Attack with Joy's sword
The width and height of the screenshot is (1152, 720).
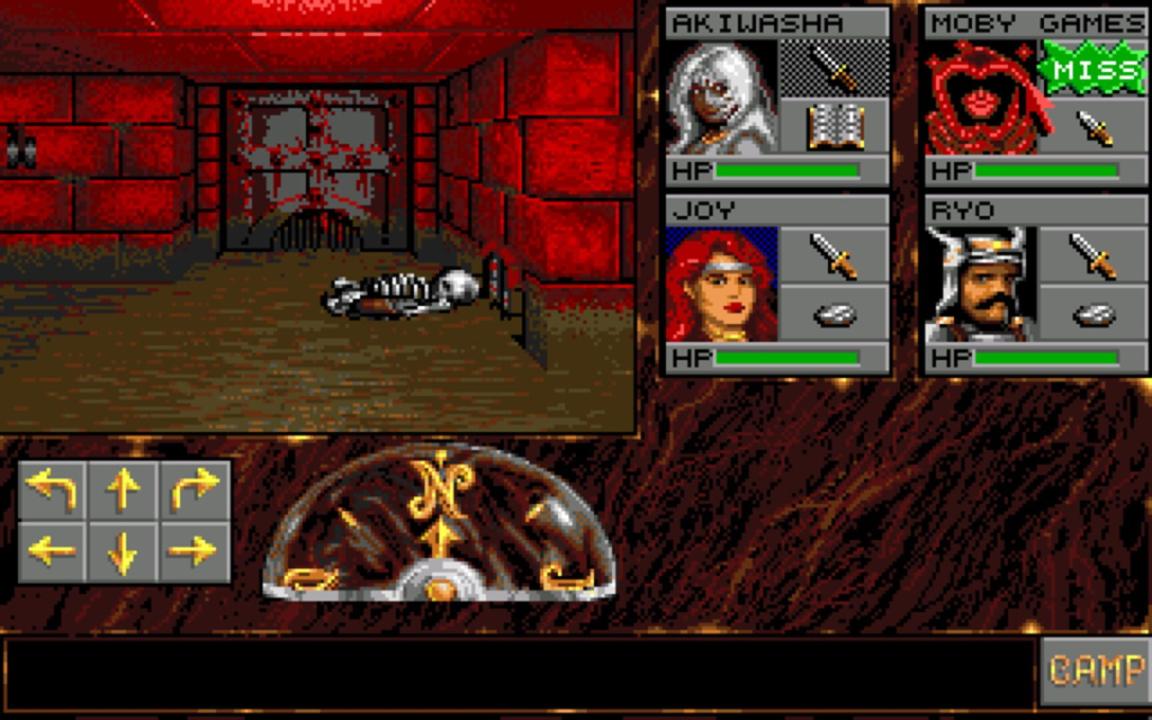coord(834,255)
